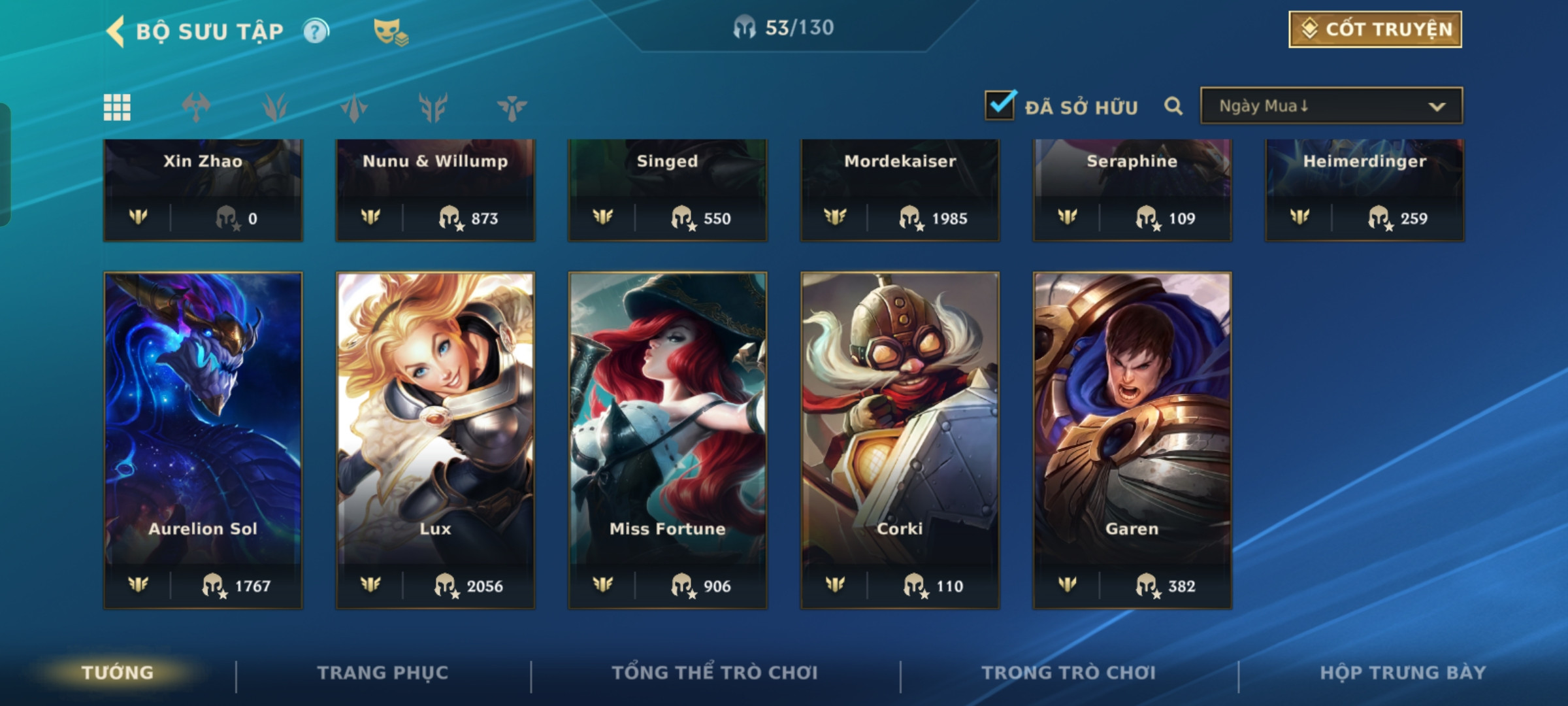The image size is (1568, 706).
Task: Open the Ngày Mua sort dropdown
Action: point(1331,106)
